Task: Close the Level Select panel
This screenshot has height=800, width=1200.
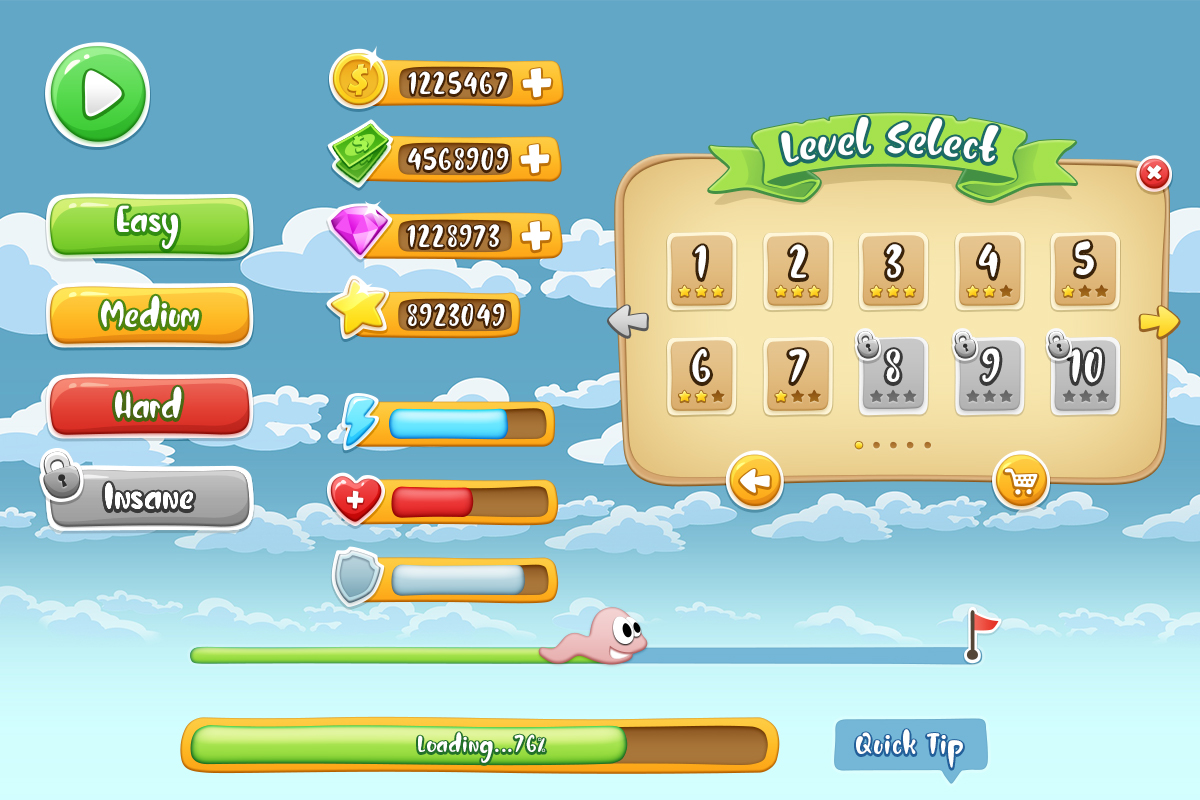Action: point(1153,174)
